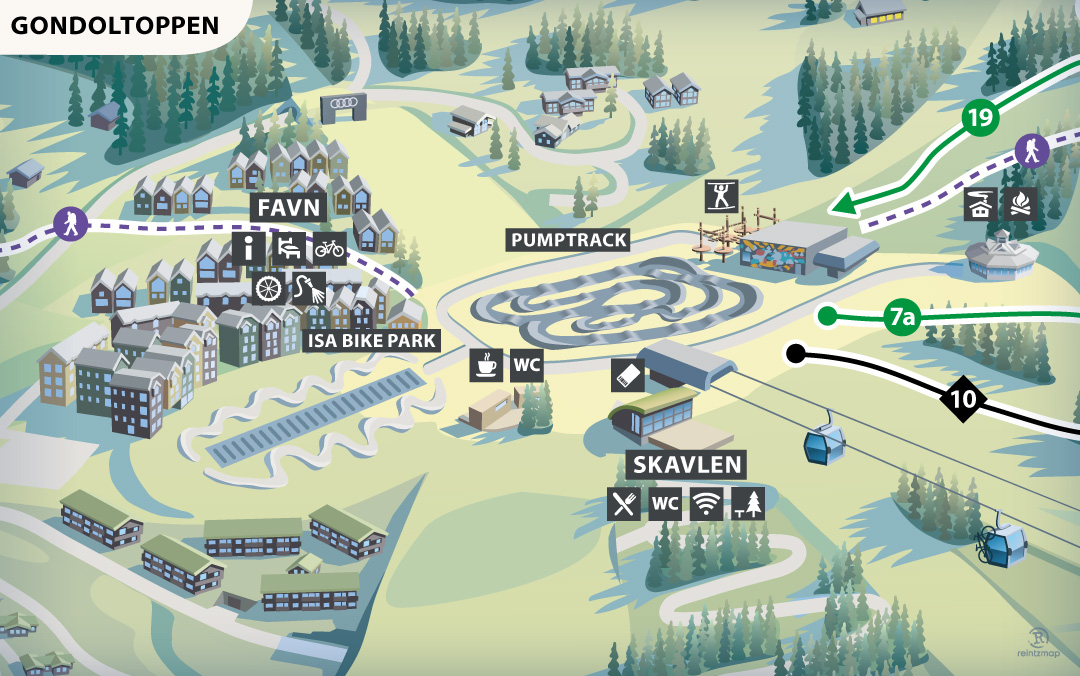
Task: Select the SKAVLEN location label
Action: click(x=686, y=464)
